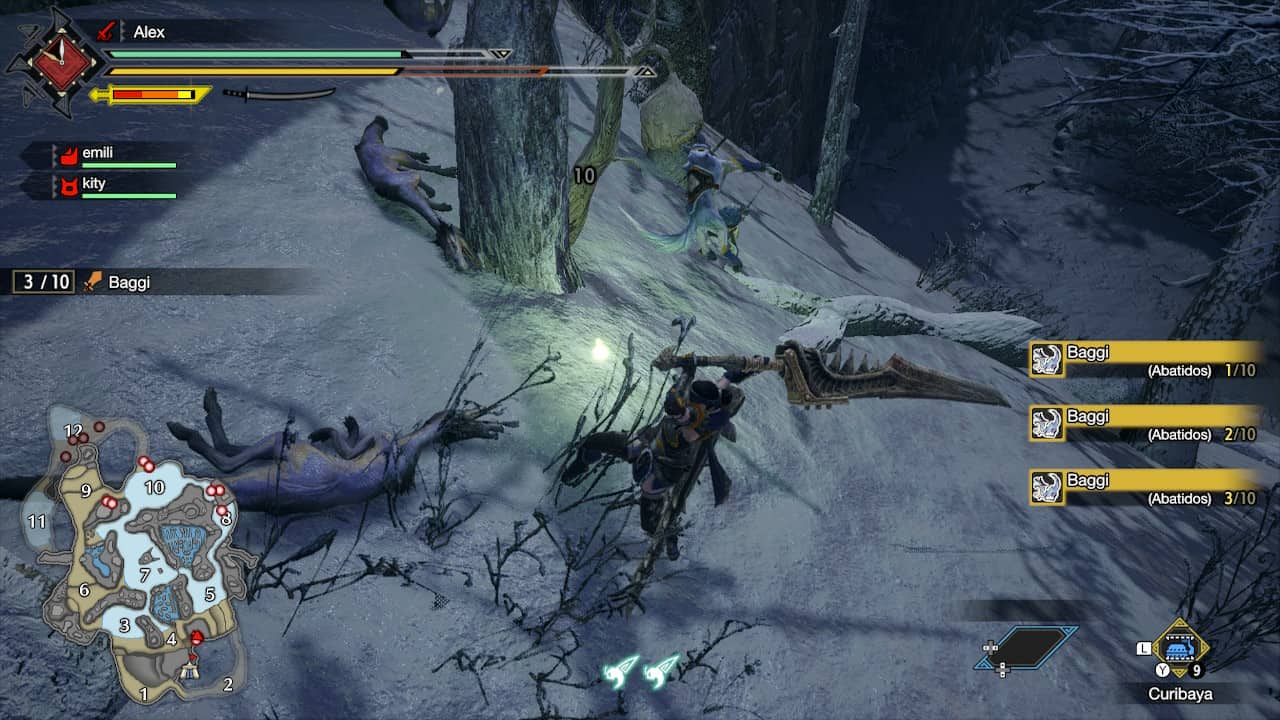
Task: Select the Curibaya item in the item bar
Action: pos(1181,649)
